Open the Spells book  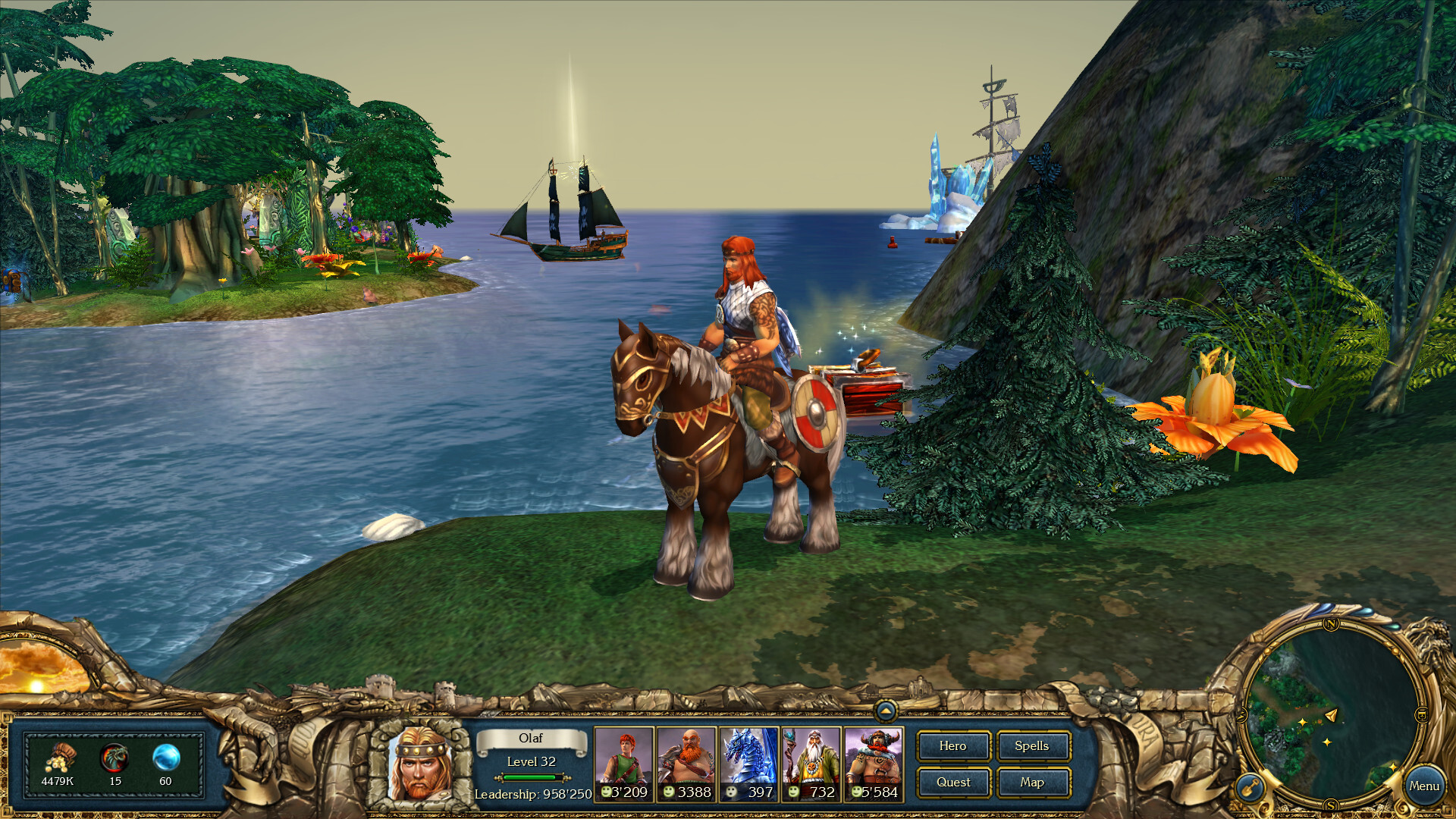[1032, 746]
